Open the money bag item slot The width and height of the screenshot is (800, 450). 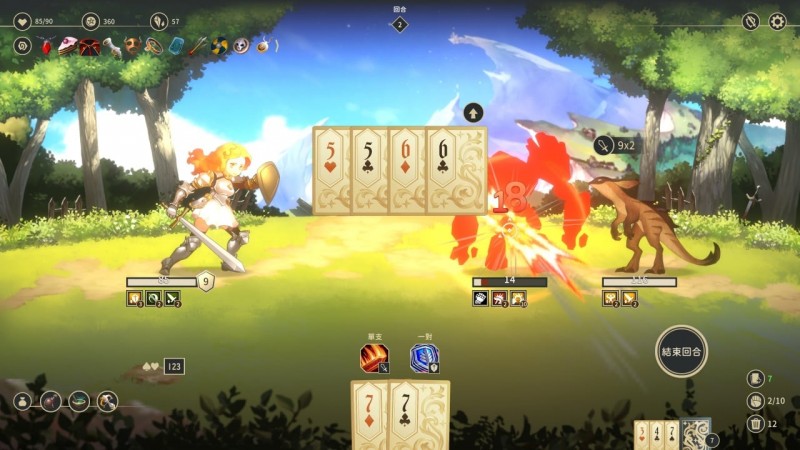(x=22, y=401)
